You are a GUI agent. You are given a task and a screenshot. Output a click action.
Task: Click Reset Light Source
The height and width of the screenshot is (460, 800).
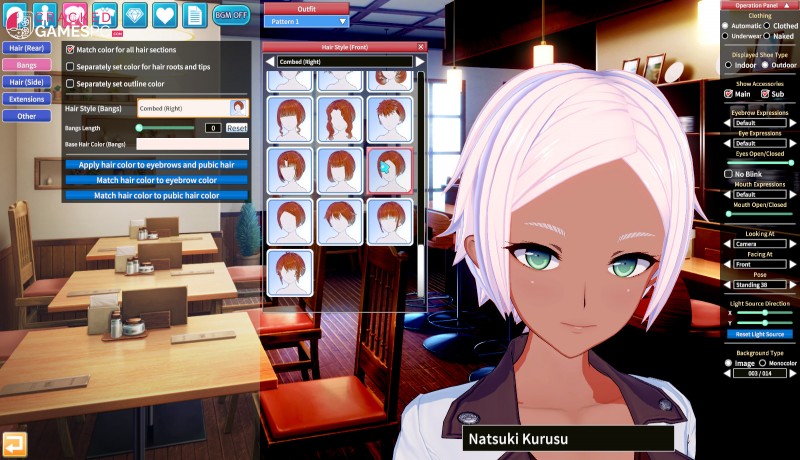[759, 334]
